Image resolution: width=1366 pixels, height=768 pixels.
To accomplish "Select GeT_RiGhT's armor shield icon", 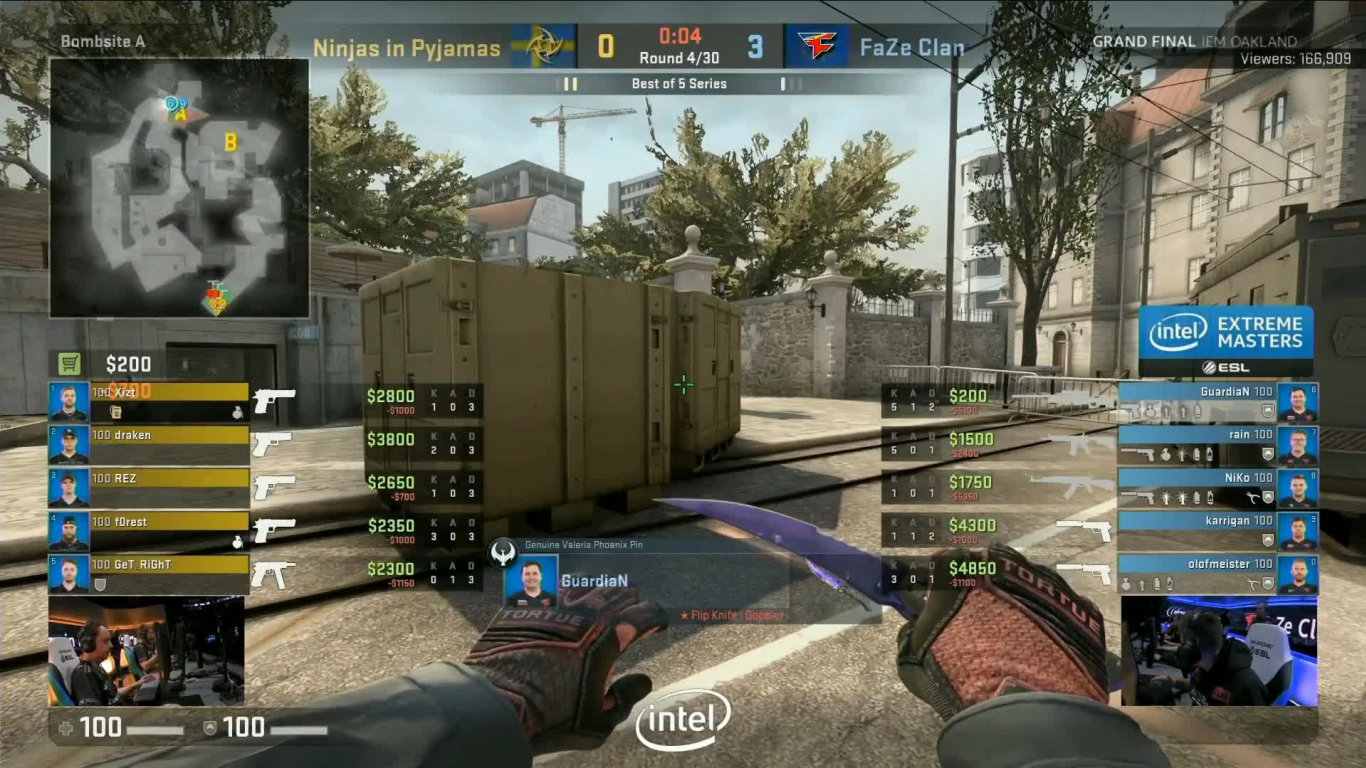I will click(x=101, y=583).
